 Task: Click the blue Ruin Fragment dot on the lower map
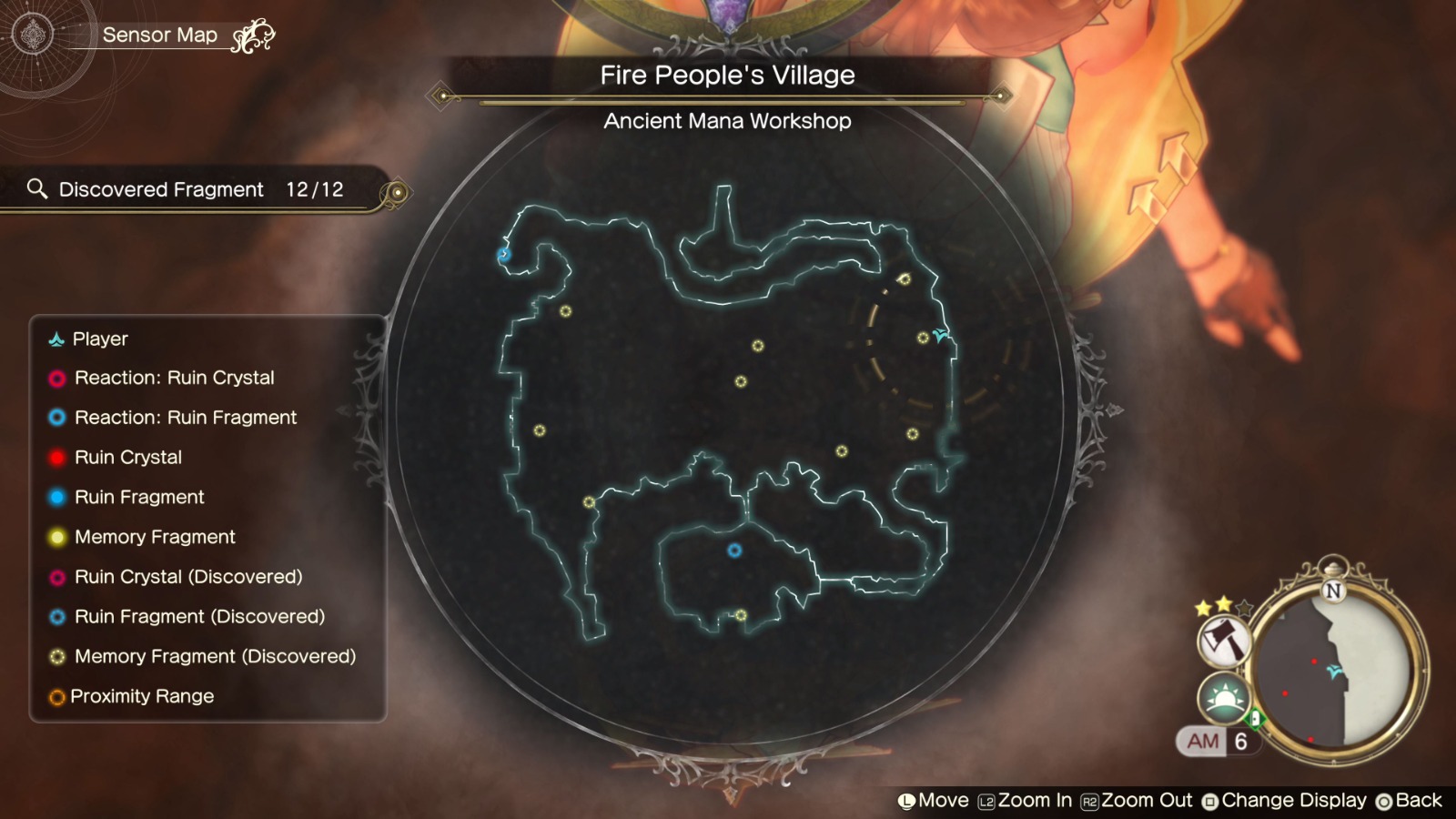pyautogui.click(x=733, y=551)
